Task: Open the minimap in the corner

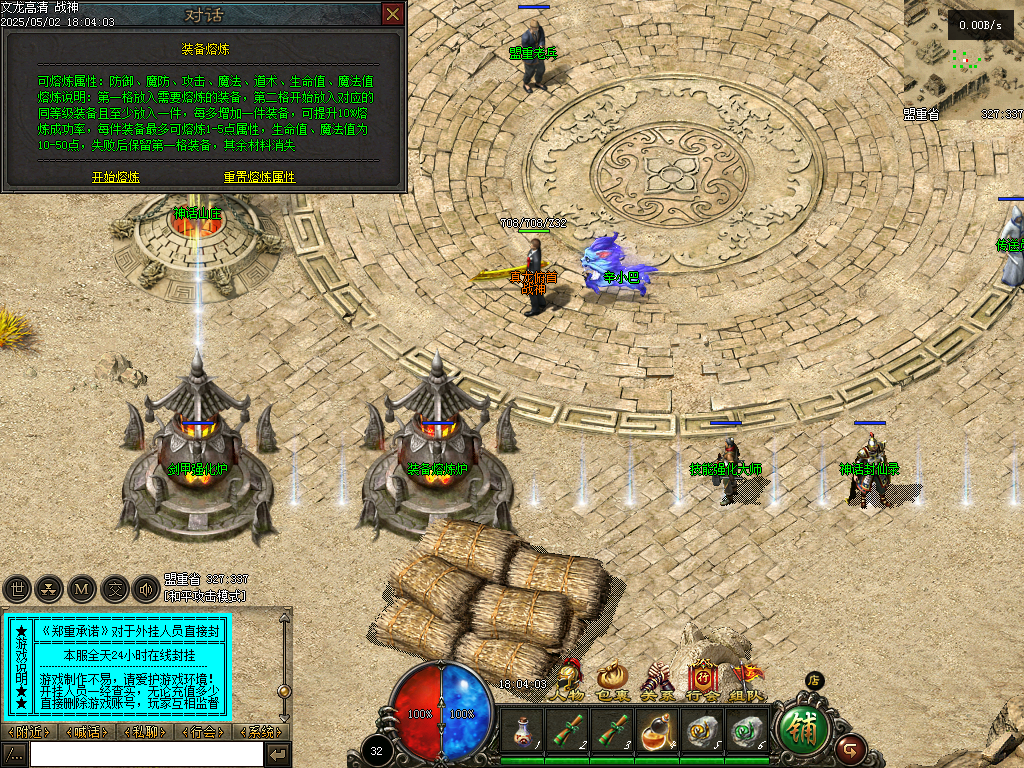Action: click(x=962, y=60)
